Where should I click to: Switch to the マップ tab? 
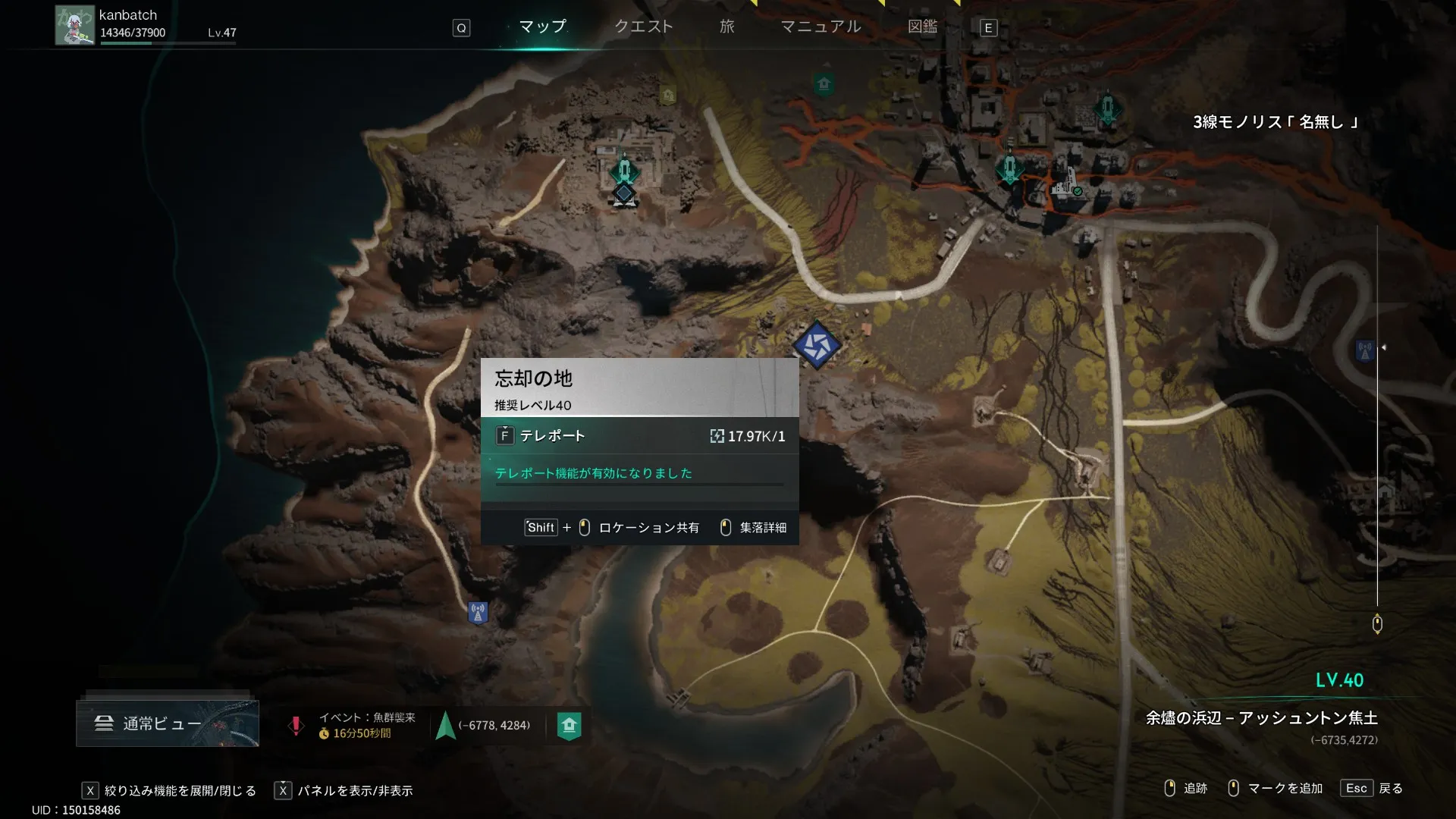(542, 27)
